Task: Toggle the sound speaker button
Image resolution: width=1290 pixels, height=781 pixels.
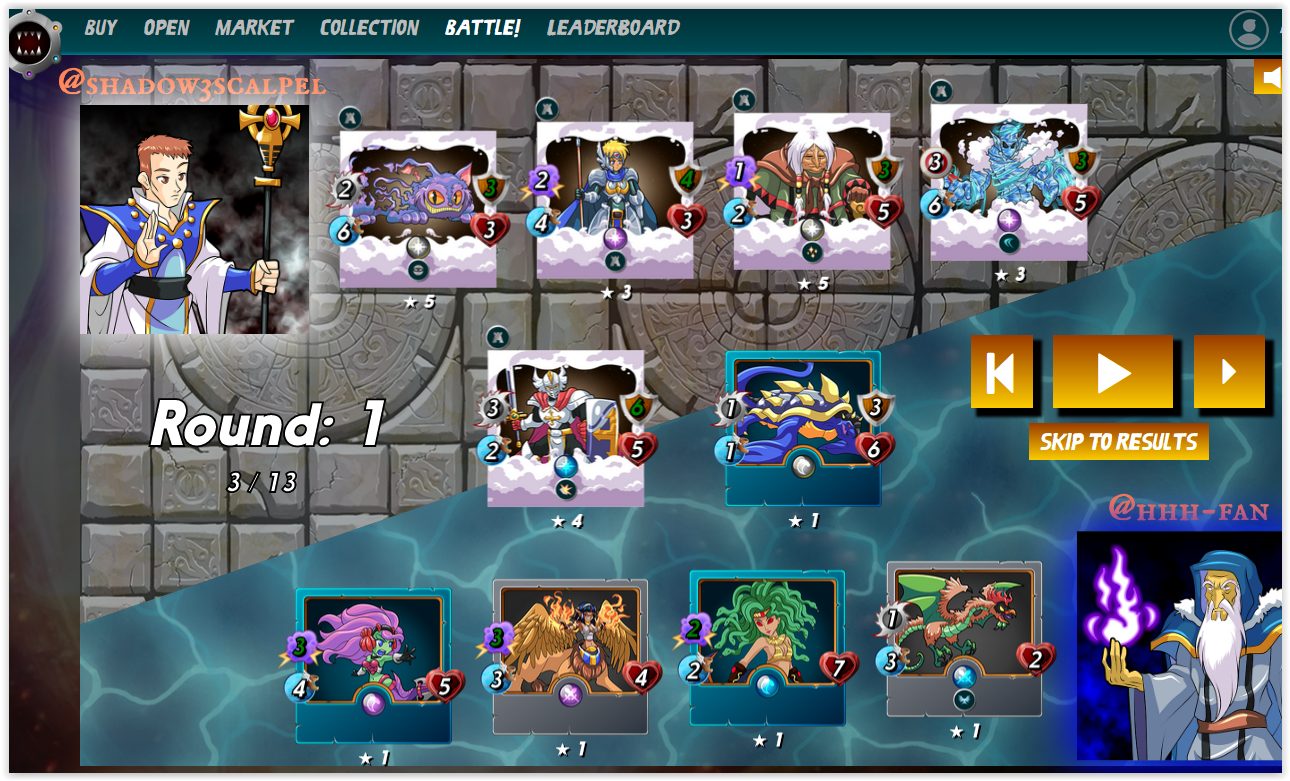Action: [1269, 77]
